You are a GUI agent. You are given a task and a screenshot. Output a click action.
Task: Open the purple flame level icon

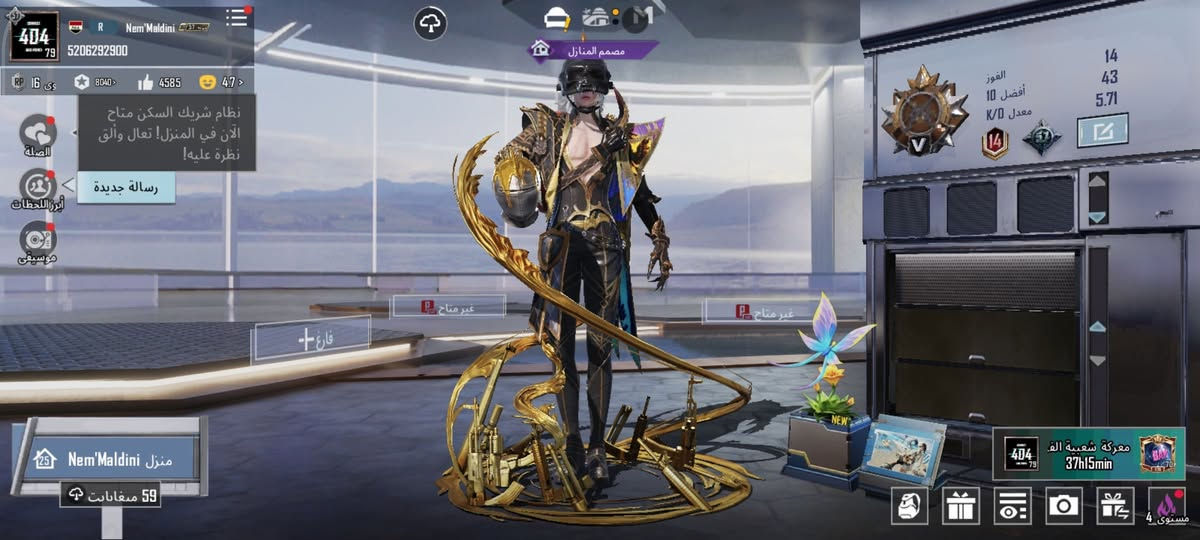click(1167, 506)
